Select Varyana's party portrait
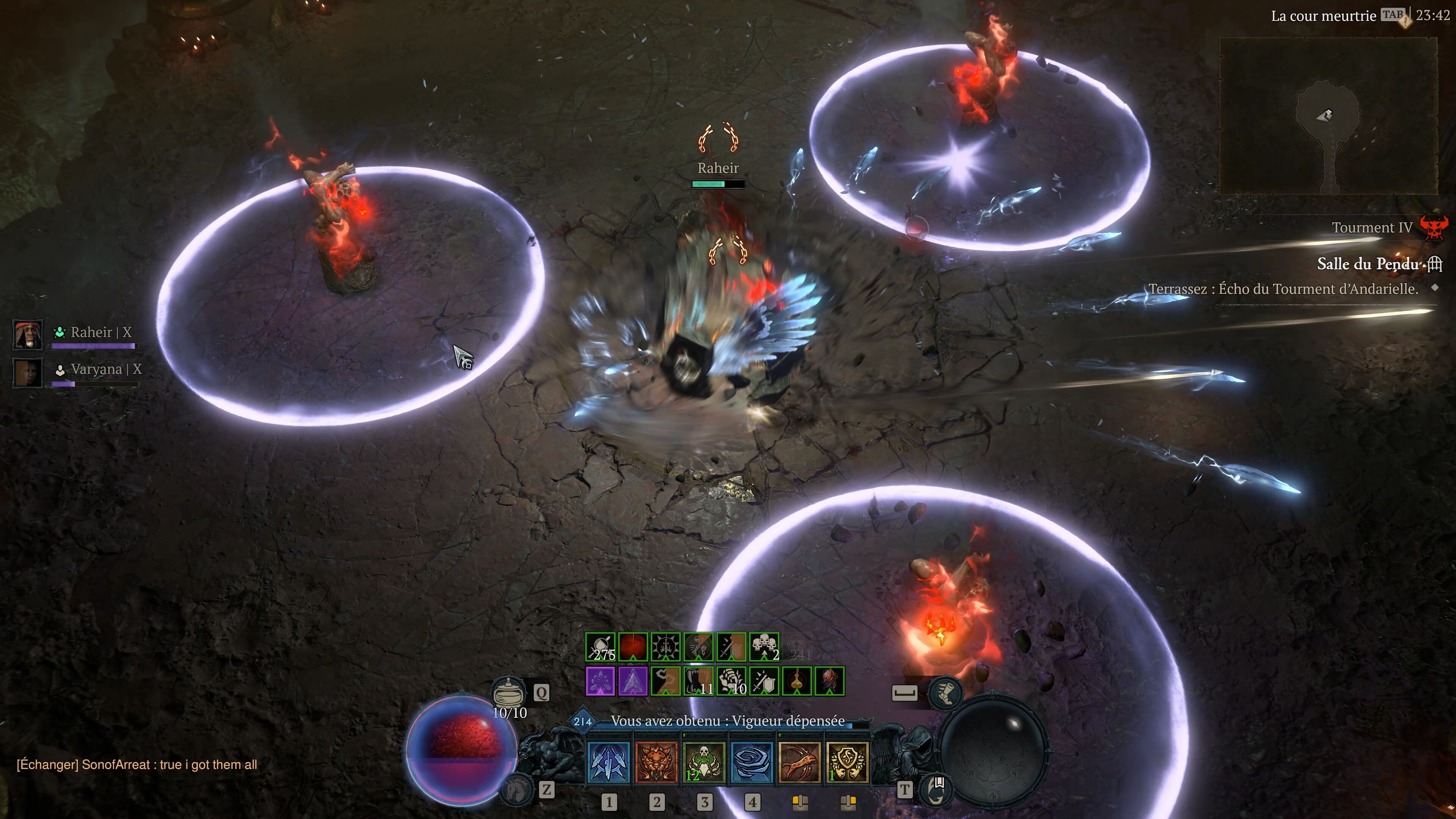The width and height of the screenshot is (1456, 819). coord(28,372)
